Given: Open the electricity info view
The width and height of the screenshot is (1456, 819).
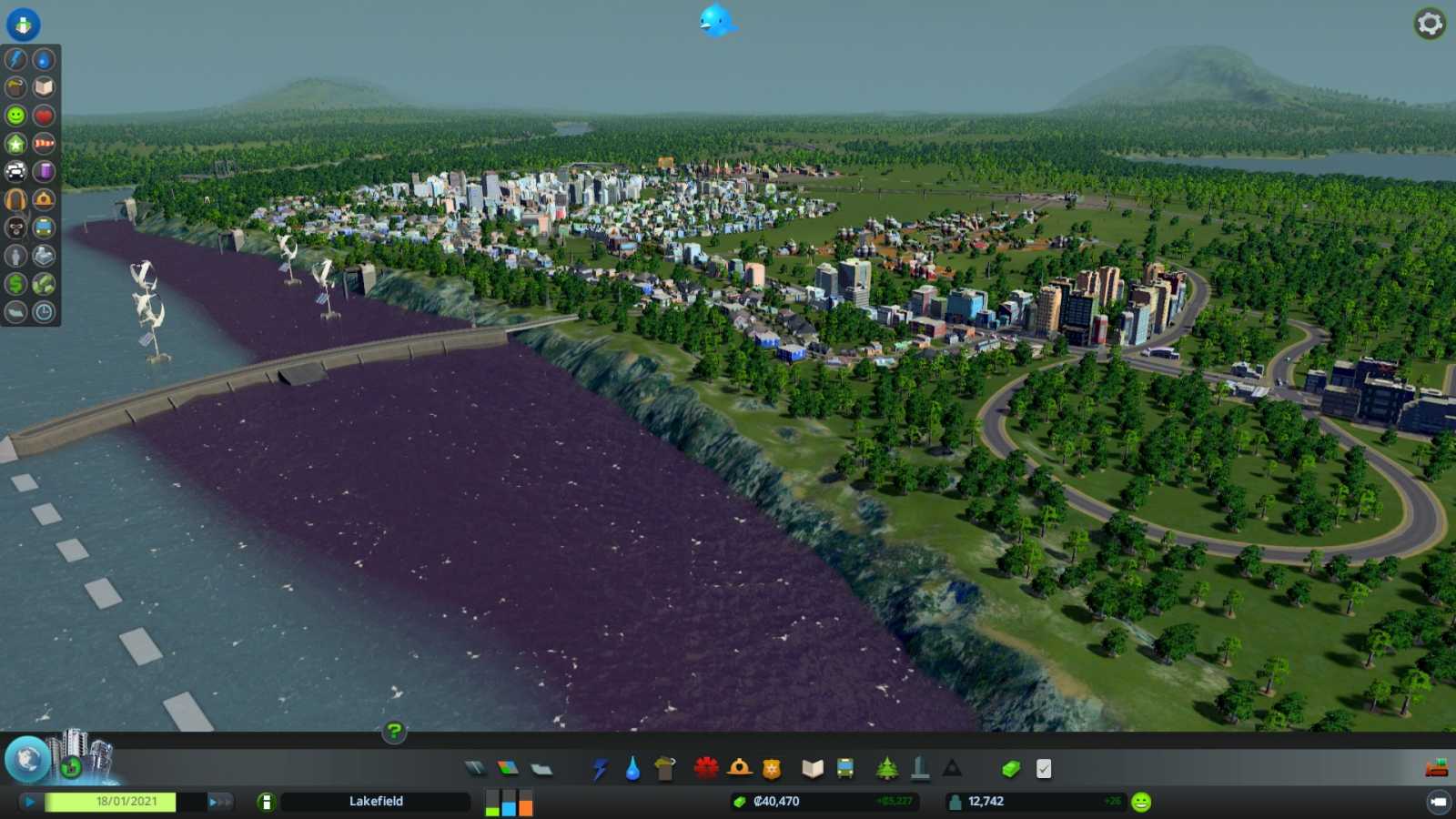Looking at the screenshot, I should click(x=14, y=60).
